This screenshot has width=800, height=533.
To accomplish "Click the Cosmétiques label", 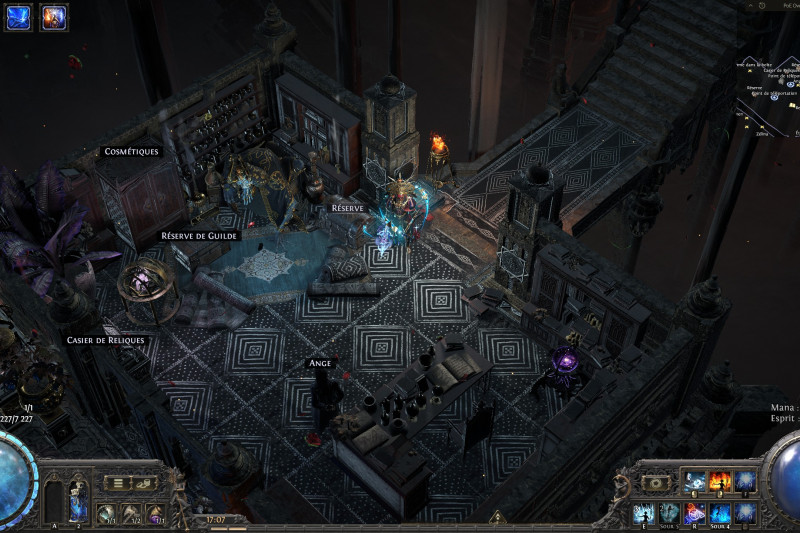I will pyautogui.click(x=131, y=152).
